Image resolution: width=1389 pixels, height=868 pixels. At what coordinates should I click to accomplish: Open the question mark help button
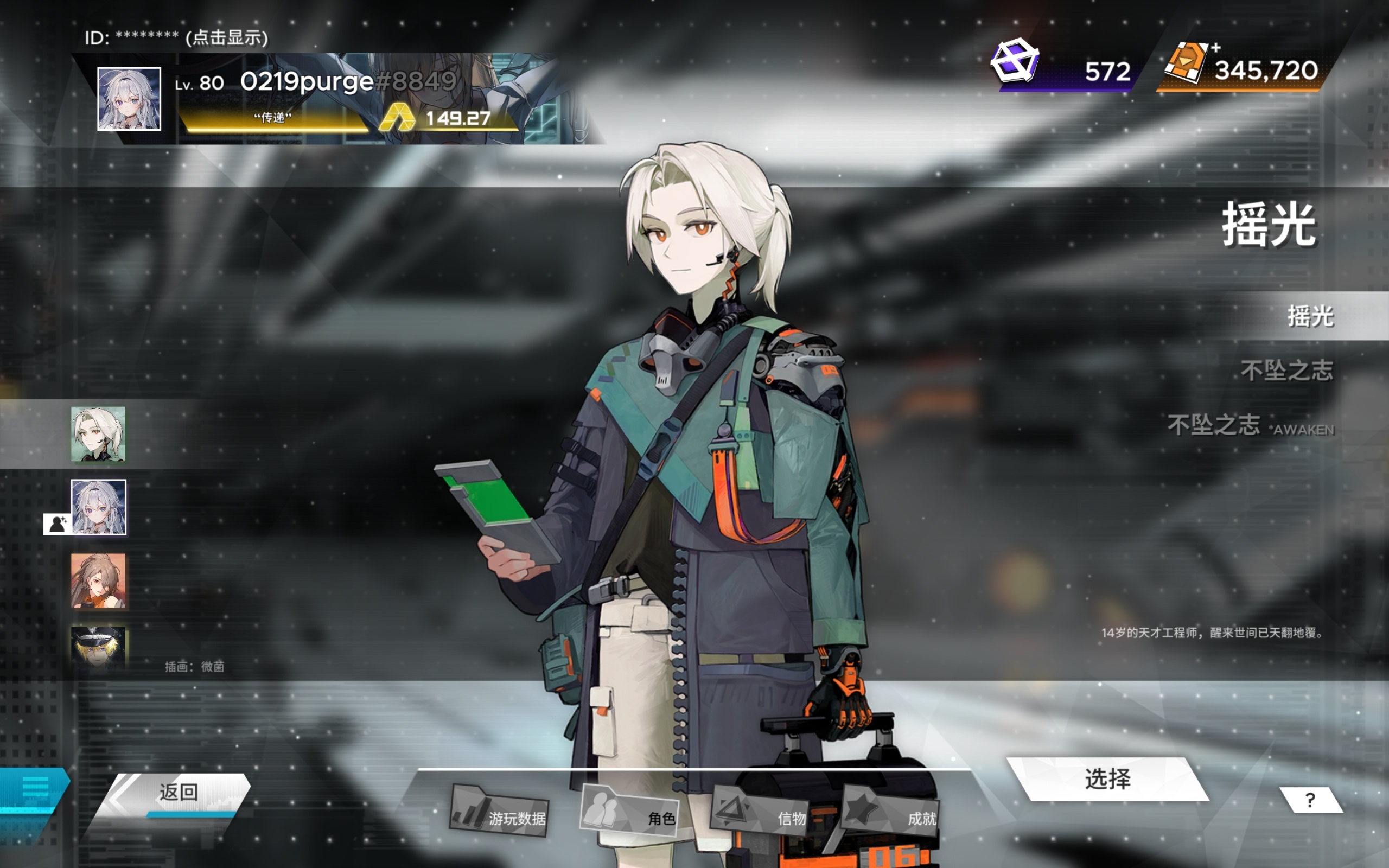click(x=1310, y=800)
